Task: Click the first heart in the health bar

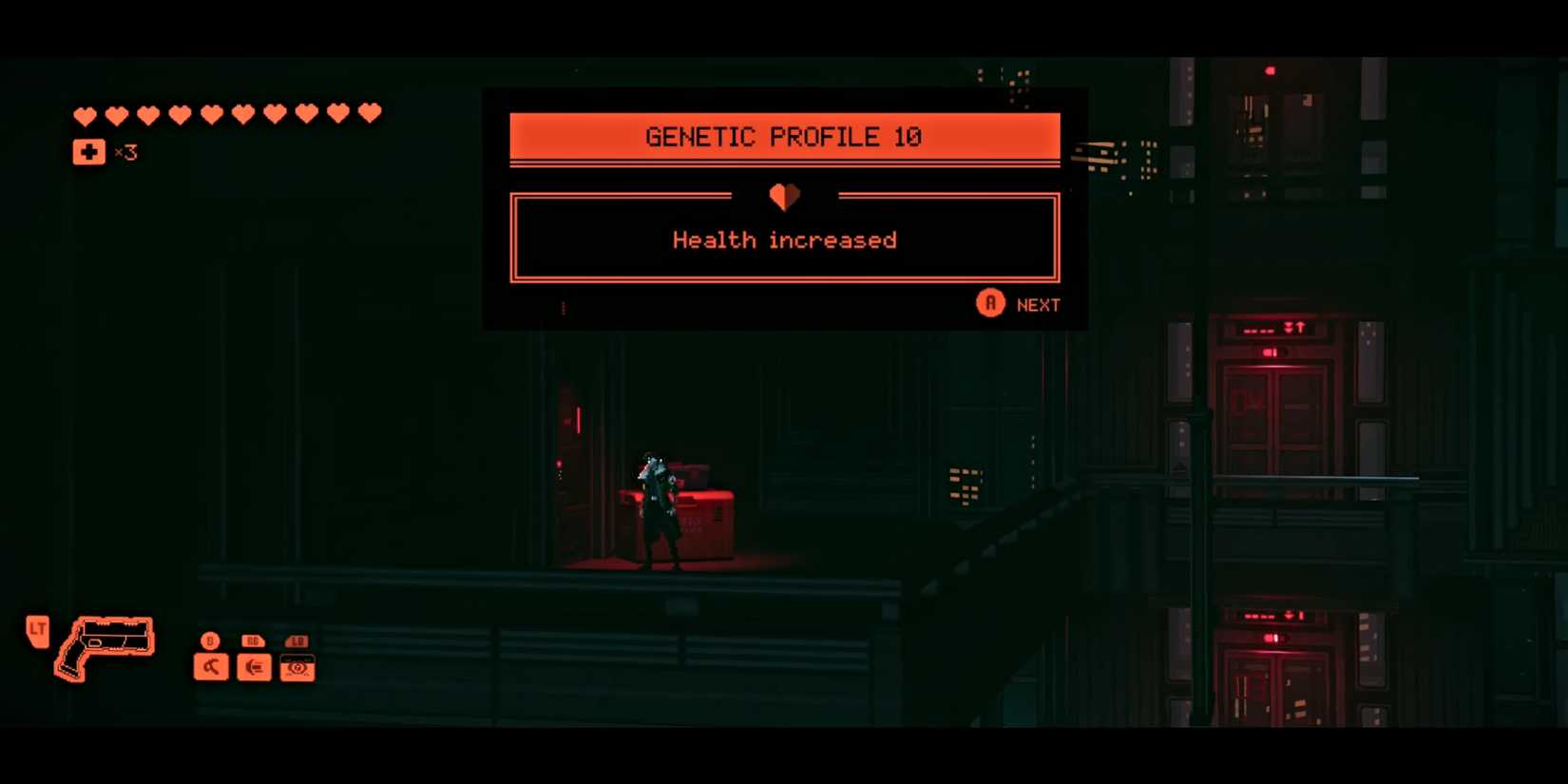Action: pyautogui.click(x=86, y=114)
